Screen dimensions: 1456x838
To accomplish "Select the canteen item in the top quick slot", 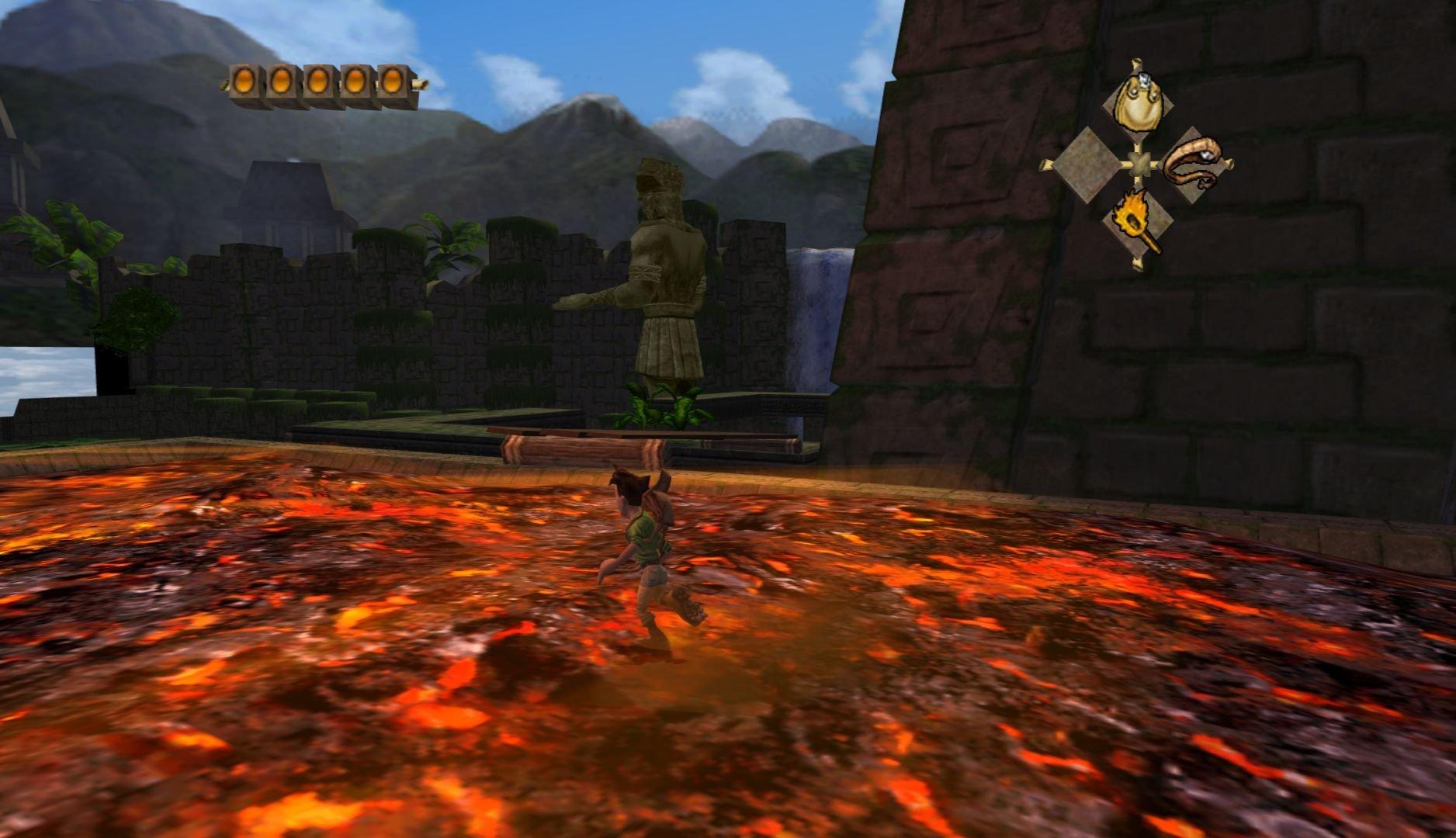I will point(1139,99).
